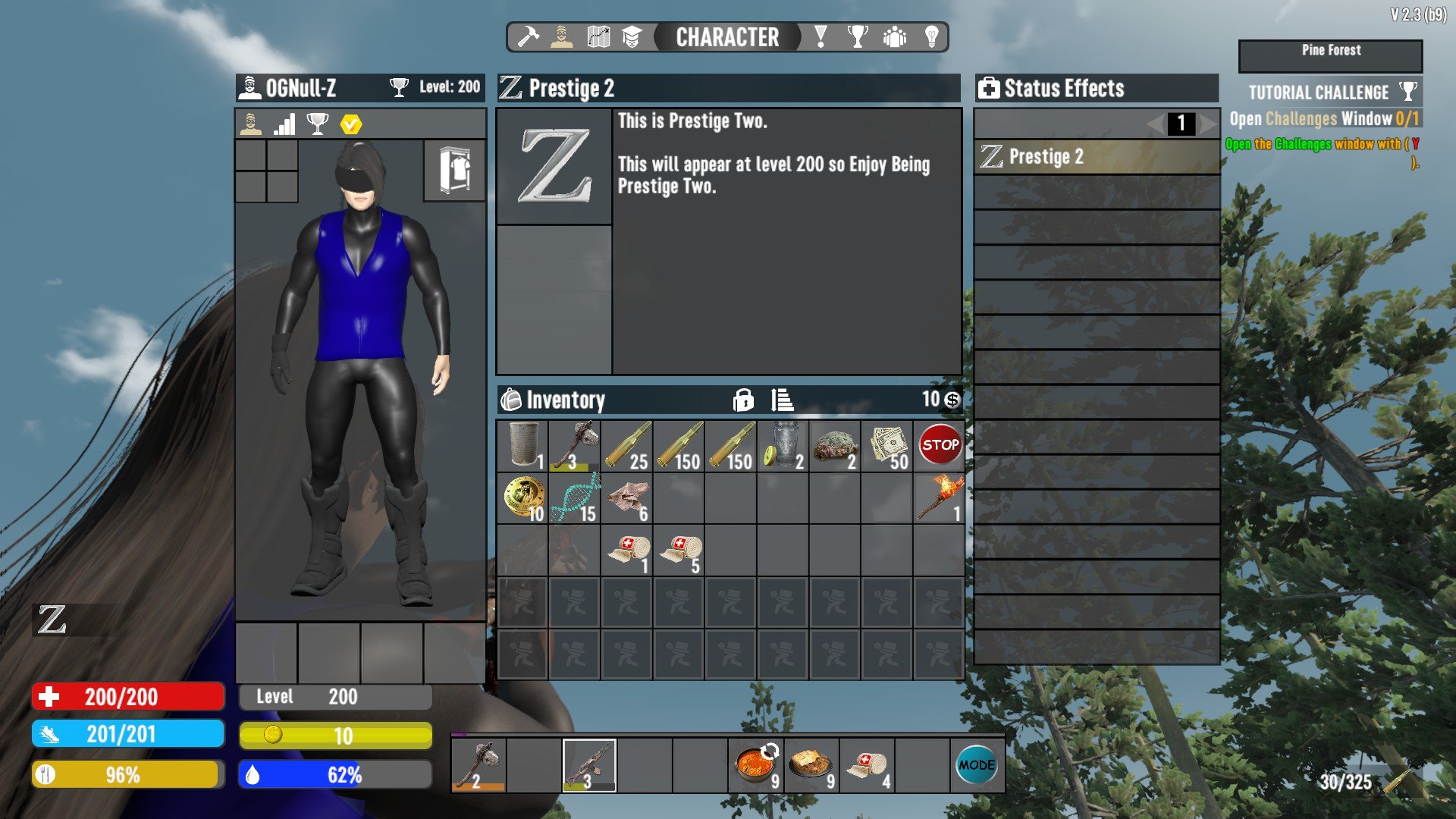
Task: Show the players list tab
Action: pyautogui.click(x=895, y=36)
